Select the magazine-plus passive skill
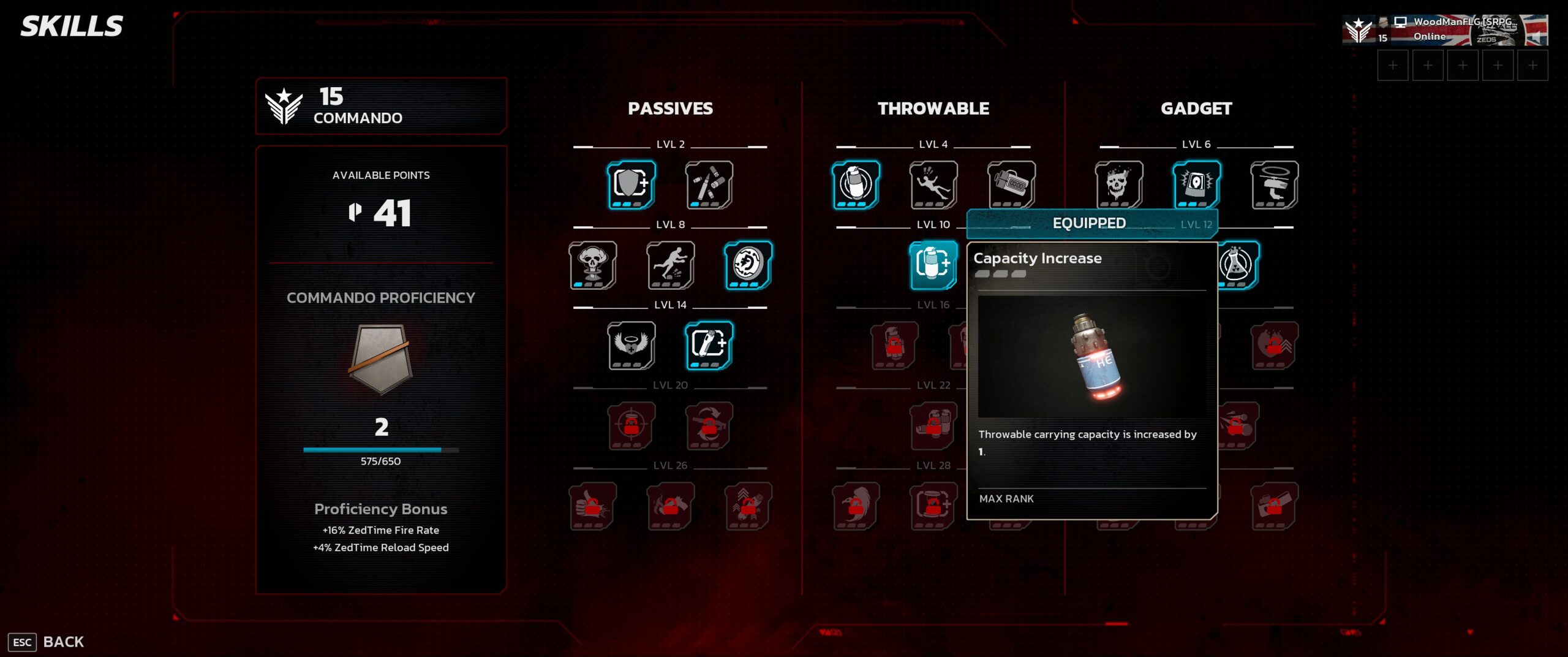 [709, 345]
